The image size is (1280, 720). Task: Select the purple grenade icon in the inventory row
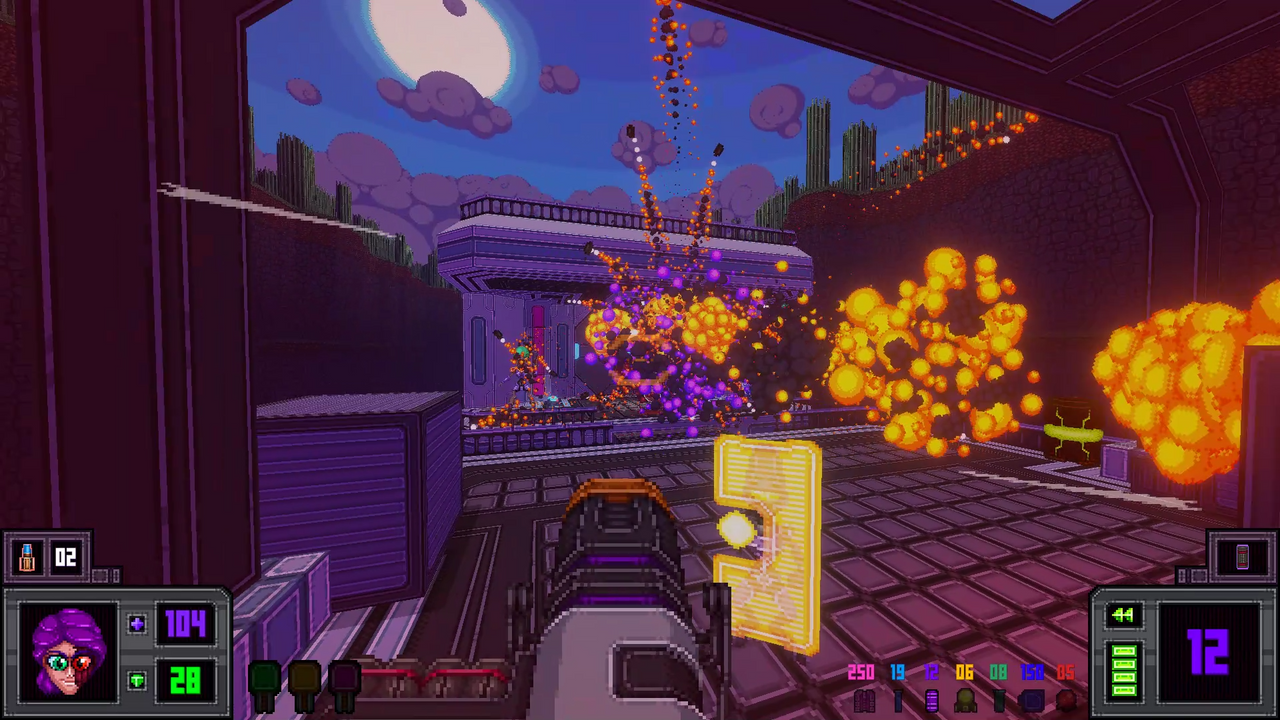[344, 678]
